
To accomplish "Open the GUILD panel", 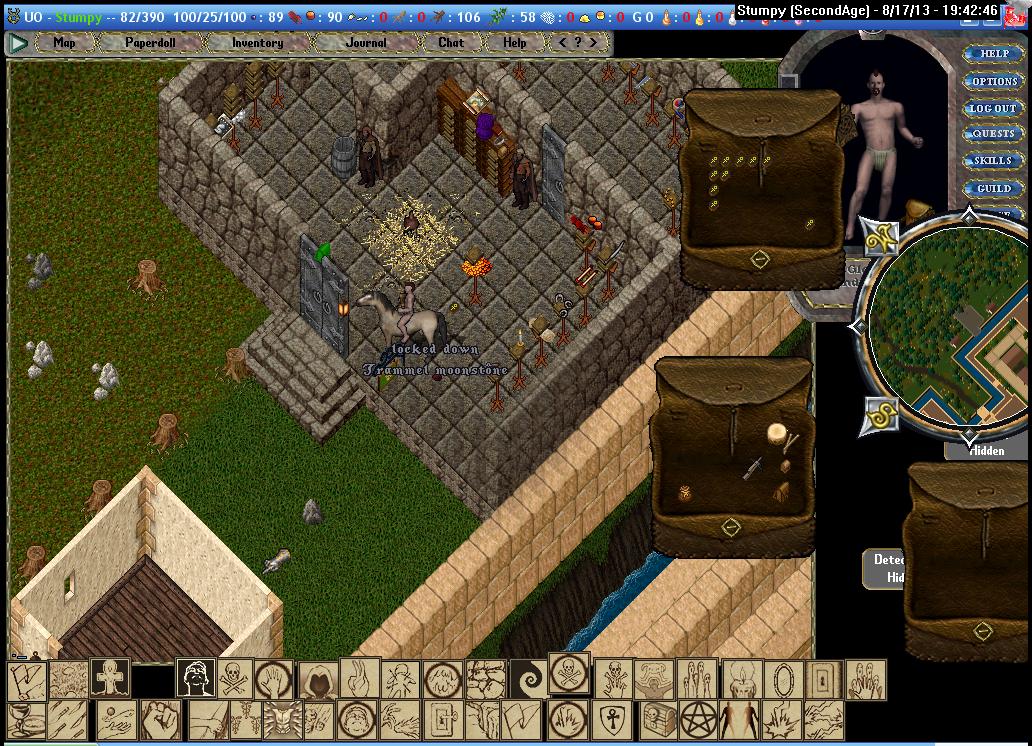I will coord(992,188).
